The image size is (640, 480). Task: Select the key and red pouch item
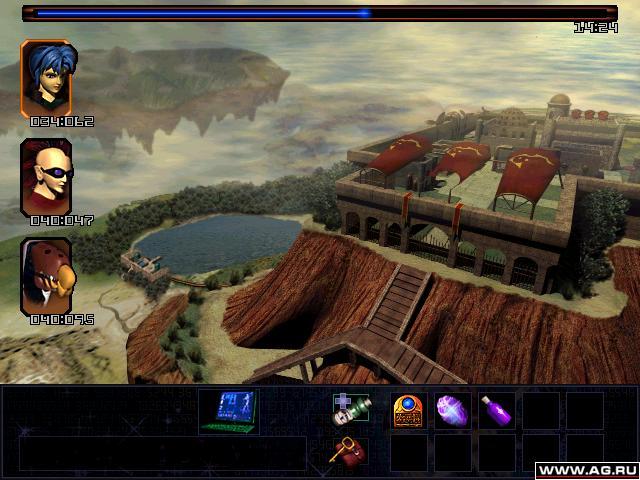[348, 451]
